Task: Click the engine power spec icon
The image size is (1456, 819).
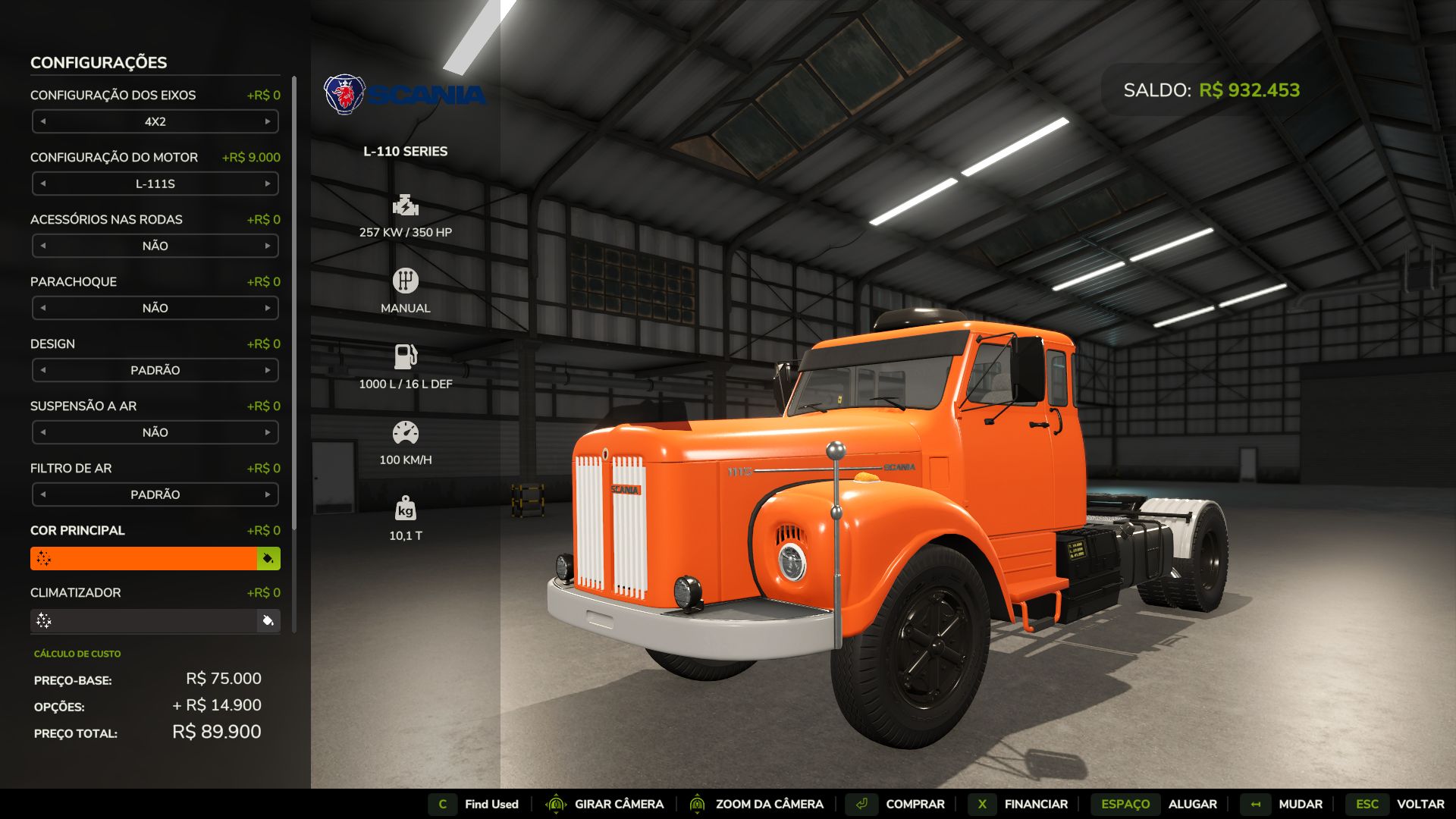Action: coord(406,206)
